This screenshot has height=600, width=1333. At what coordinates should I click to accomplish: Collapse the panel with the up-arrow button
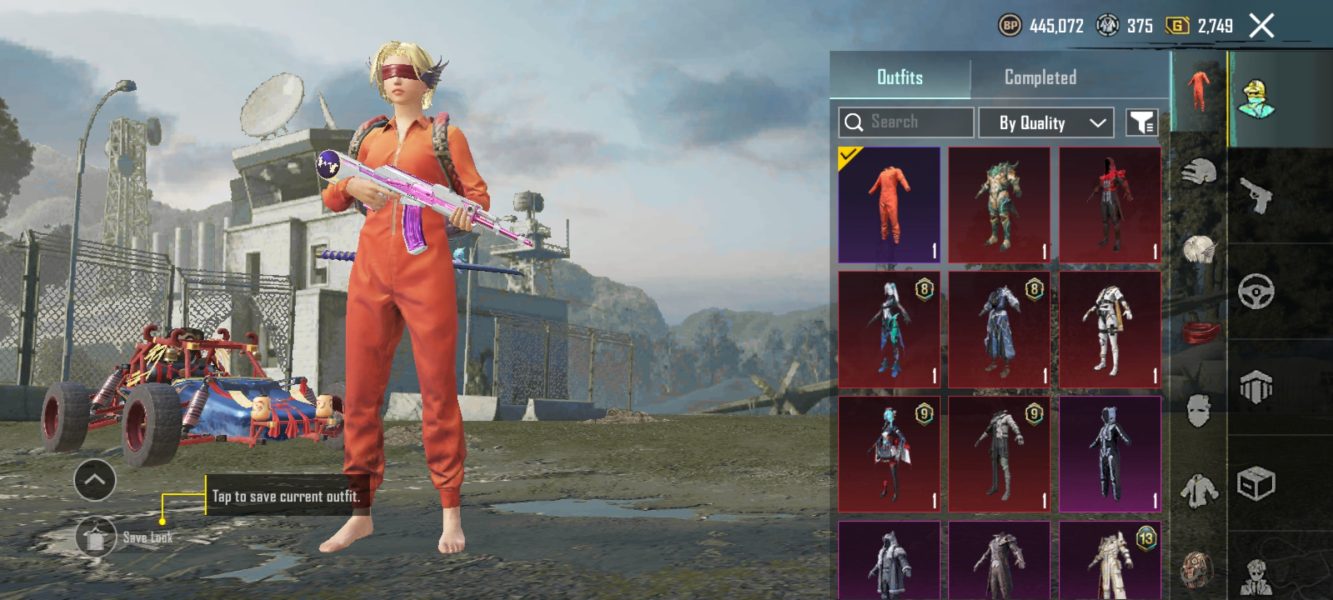95,481
